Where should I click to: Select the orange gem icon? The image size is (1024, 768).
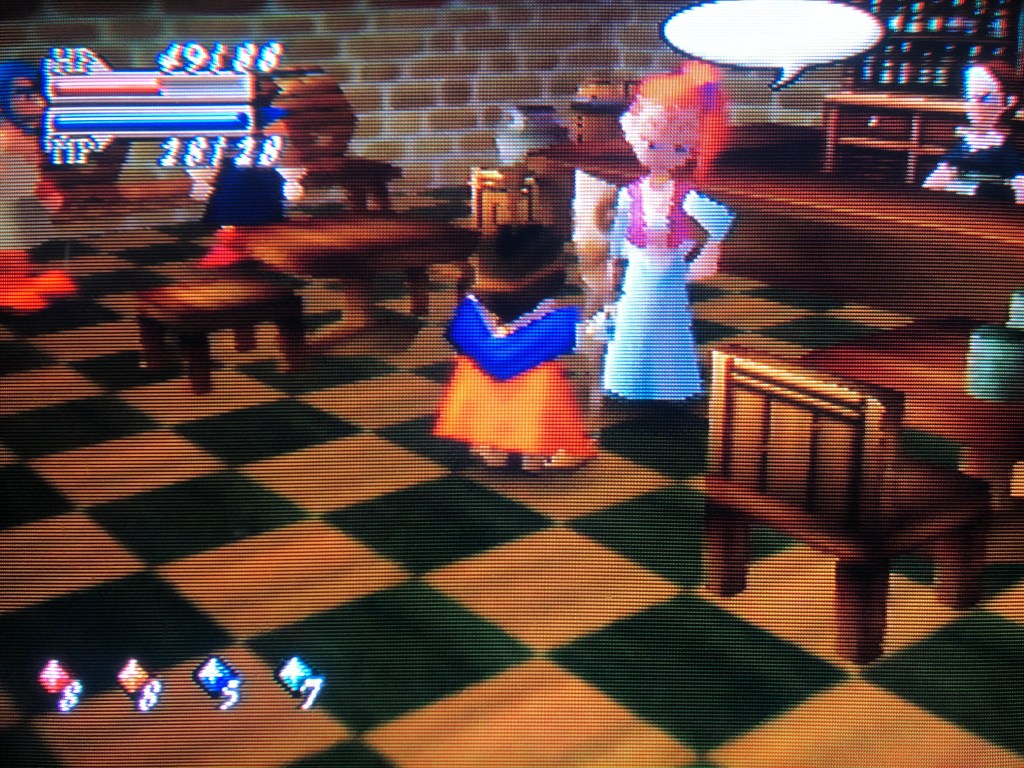point(131,677)
